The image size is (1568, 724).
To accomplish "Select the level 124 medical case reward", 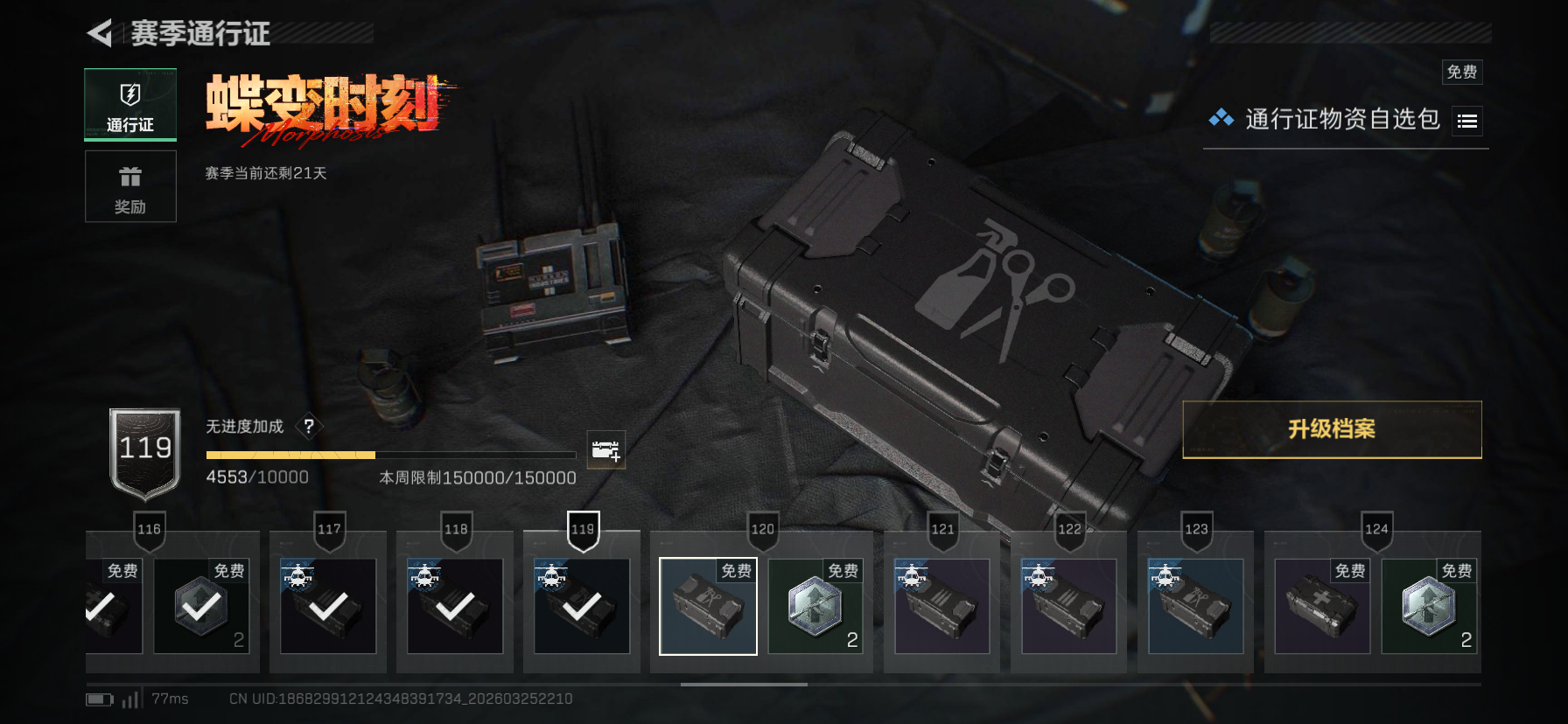I will (1322, 606).
